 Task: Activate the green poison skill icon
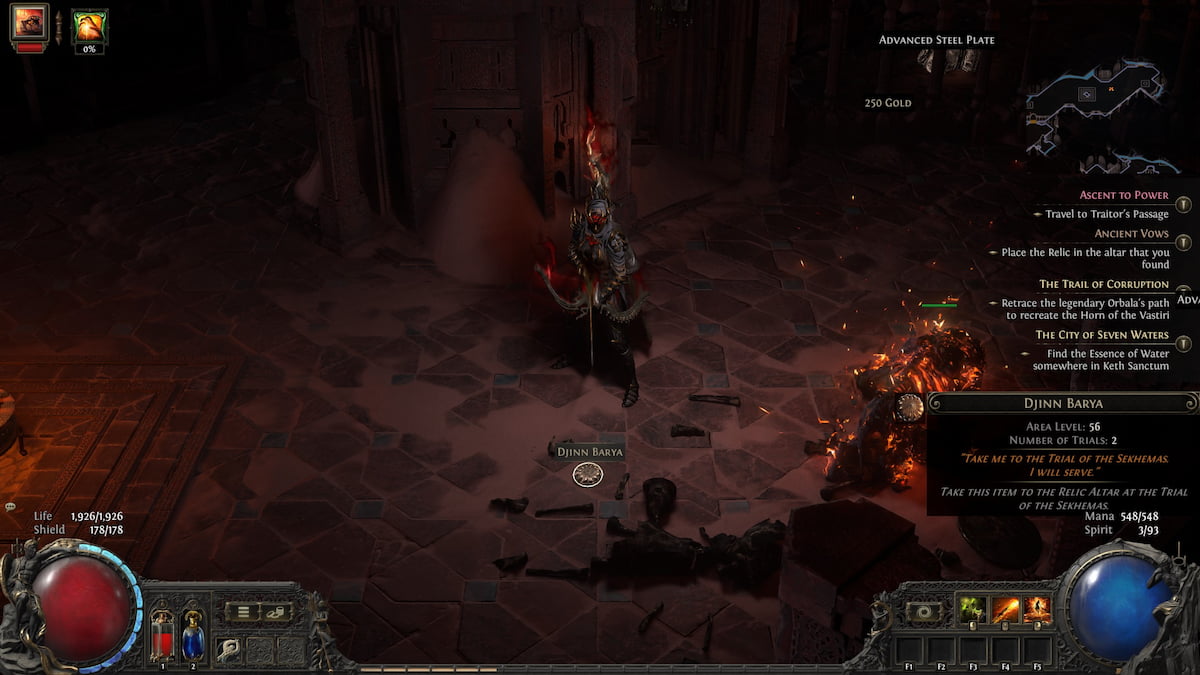[x=972, y=609]
